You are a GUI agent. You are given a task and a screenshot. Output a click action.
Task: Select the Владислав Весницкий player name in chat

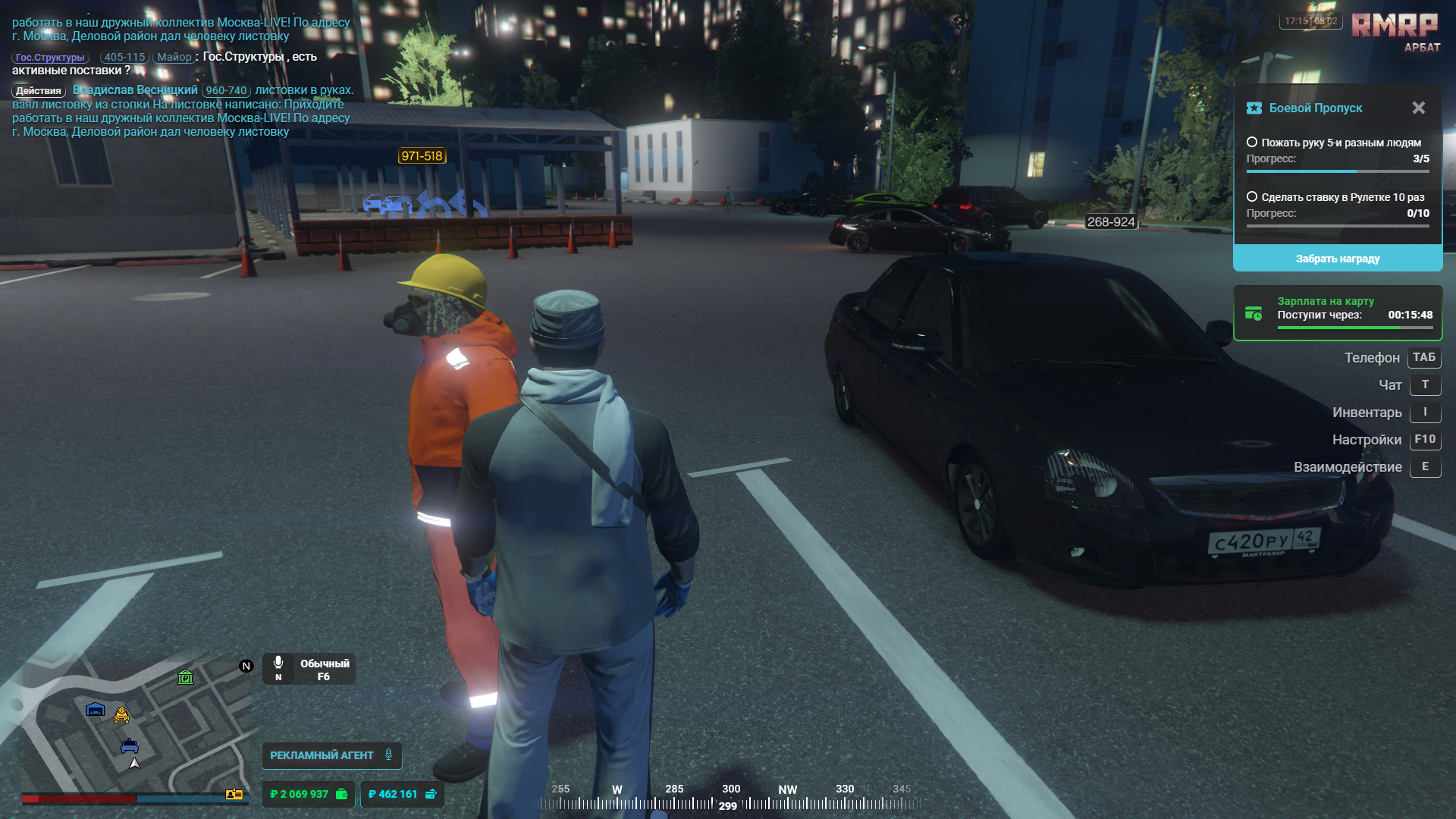coord(135,90)
